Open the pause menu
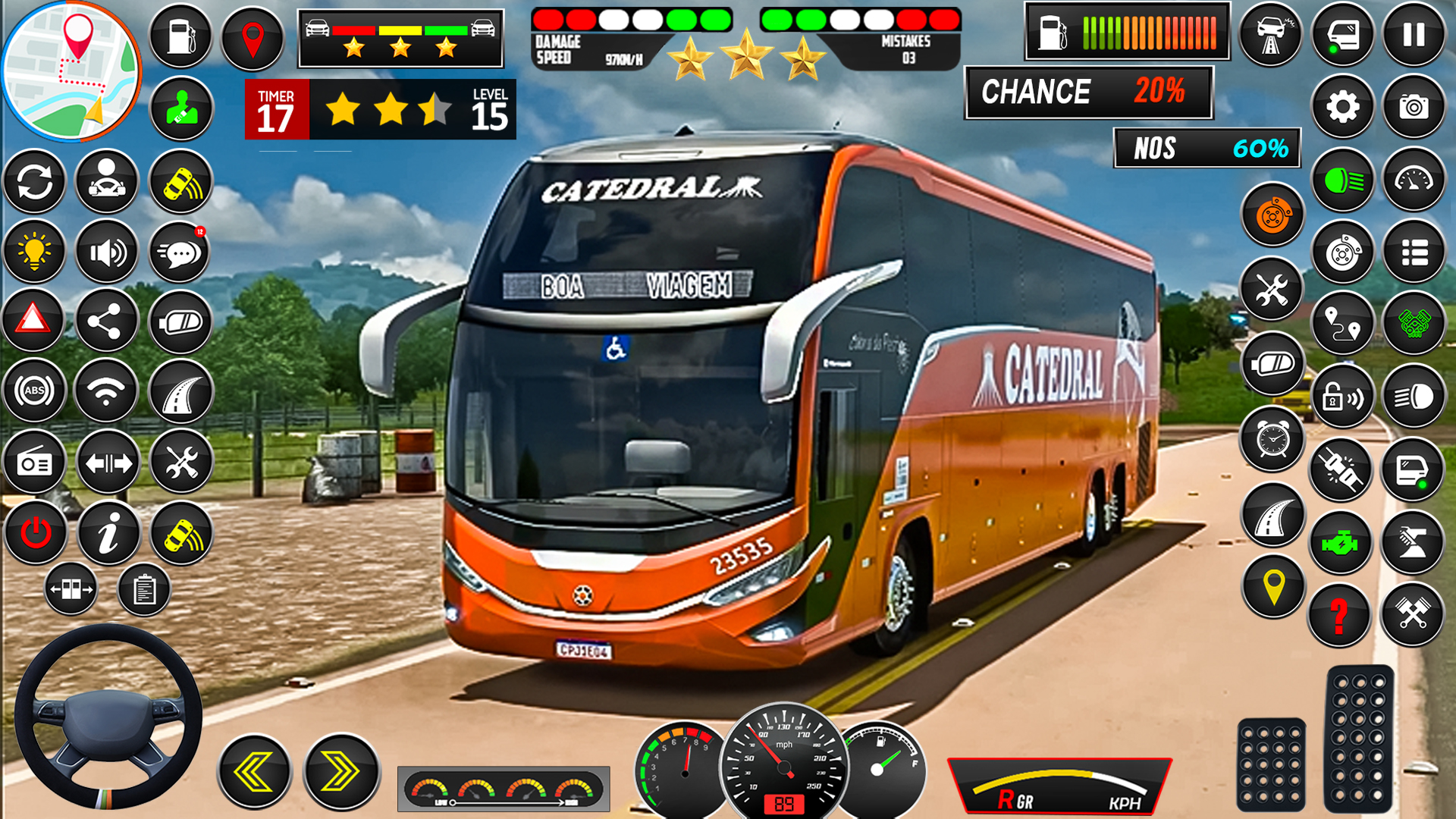Viewport: 1456px width, 819px height. 1413,34
